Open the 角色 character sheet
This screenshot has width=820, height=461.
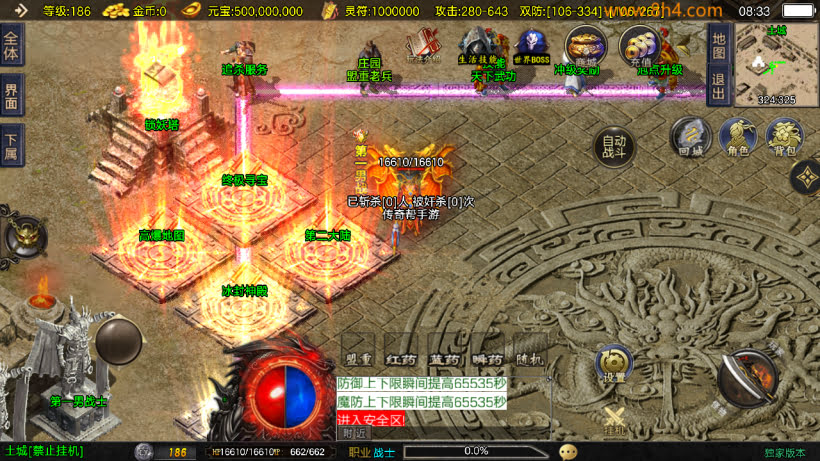(x=736, y=138)
